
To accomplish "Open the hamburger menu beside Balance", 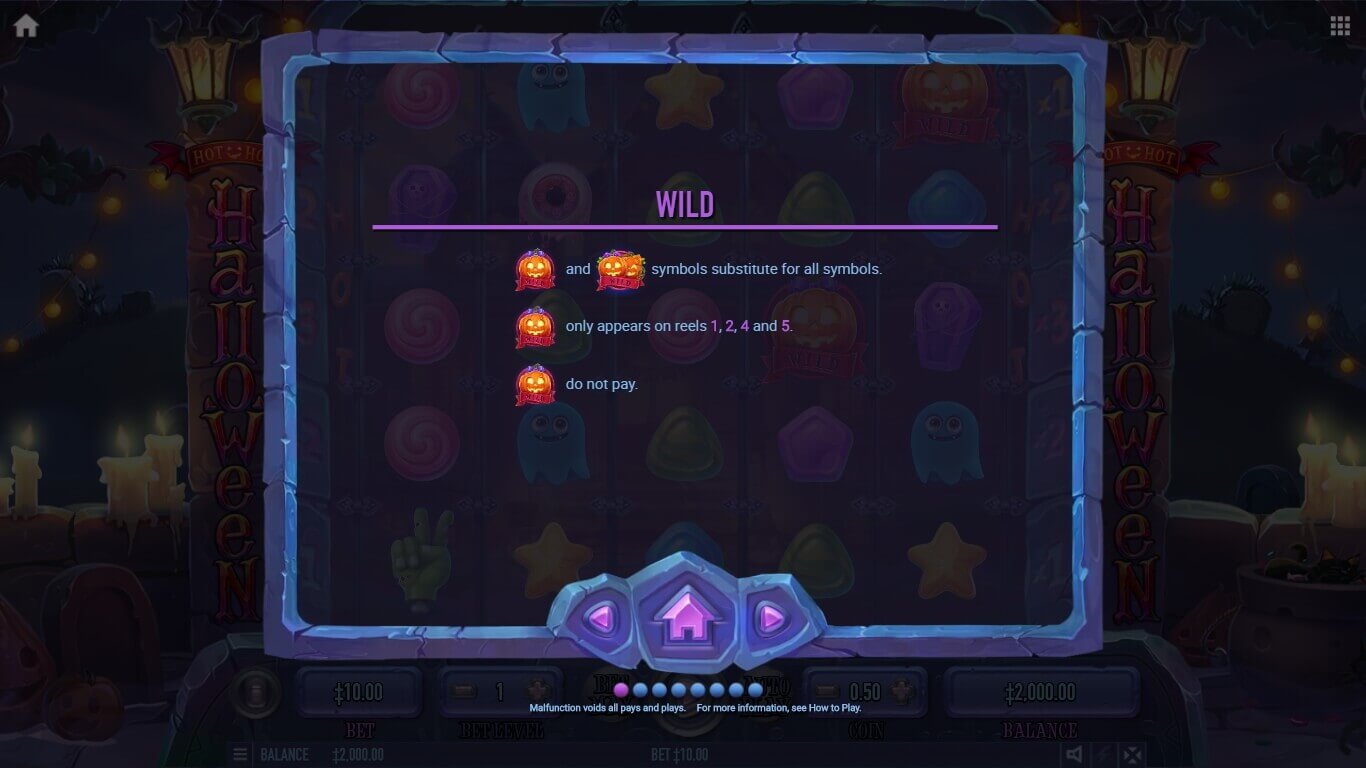I will coord(241,754).
